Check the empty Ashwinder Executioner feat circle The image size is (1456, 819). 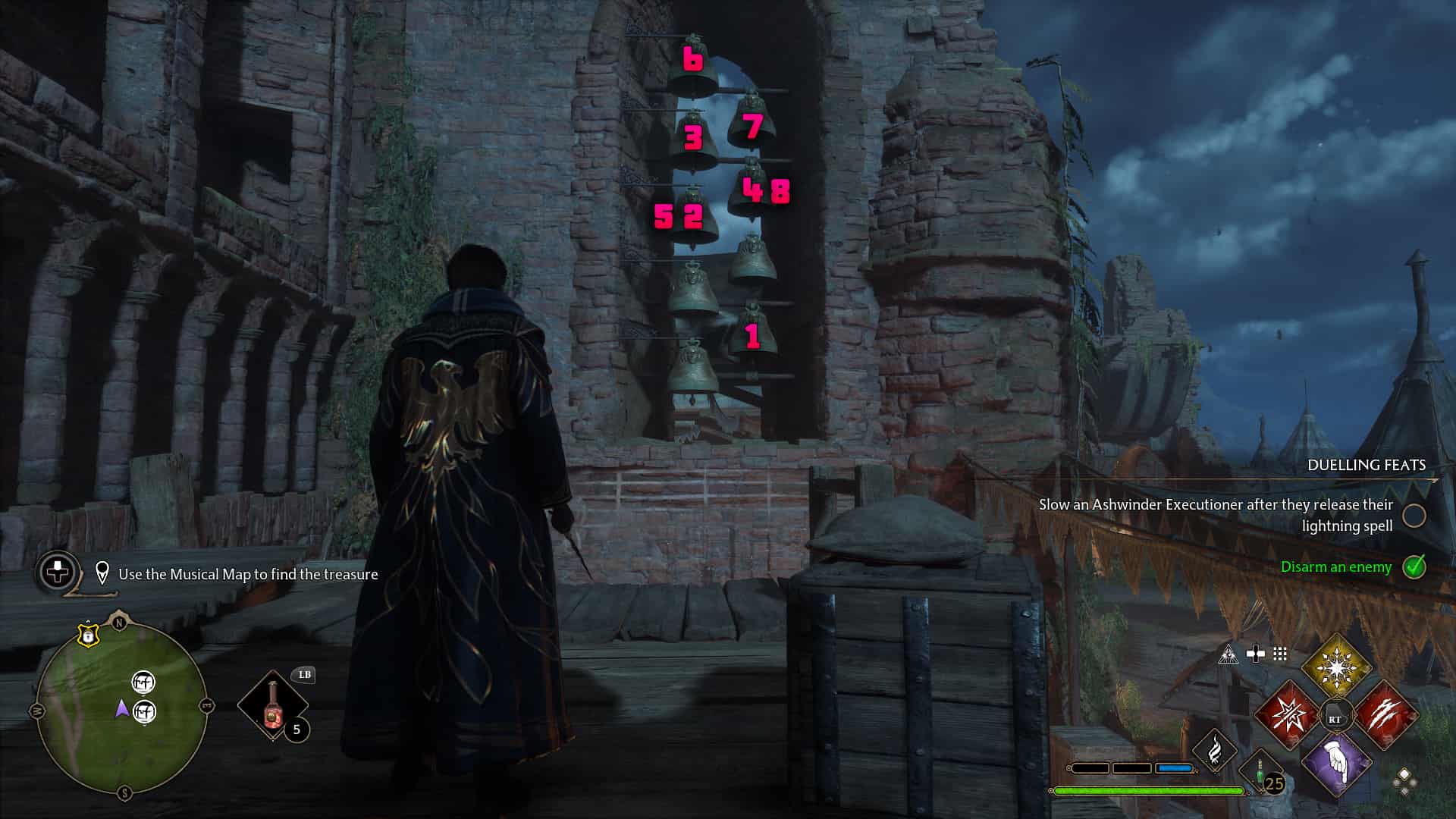(1414, 516)
